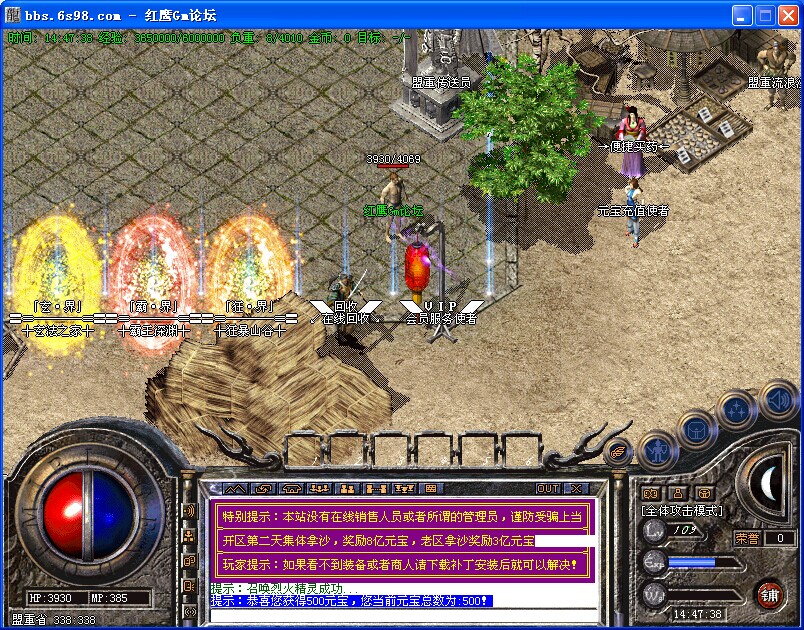This screenshot has width=804, height=630.
Task: Close the game window
Action: coord(788,15)
